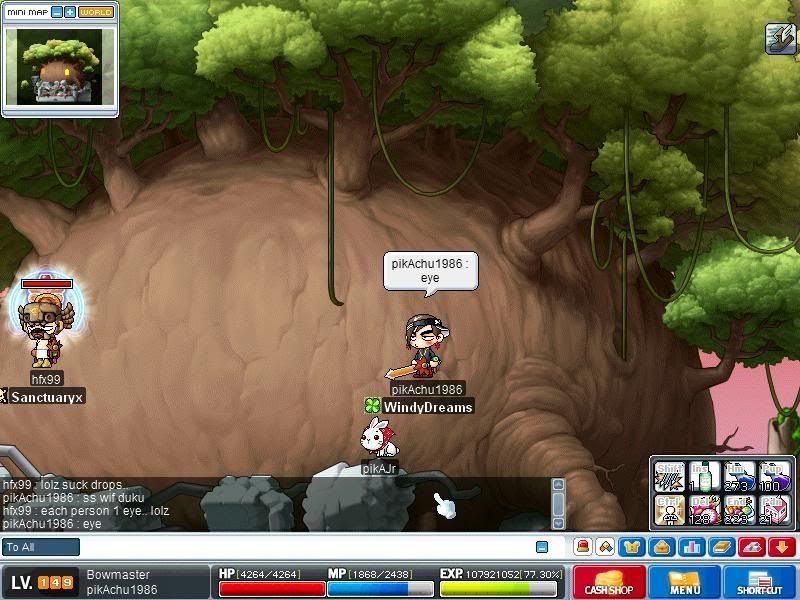Minimize the mini map with minus button
This screenshot has width=800, height=600.
(x=57, y=12)
